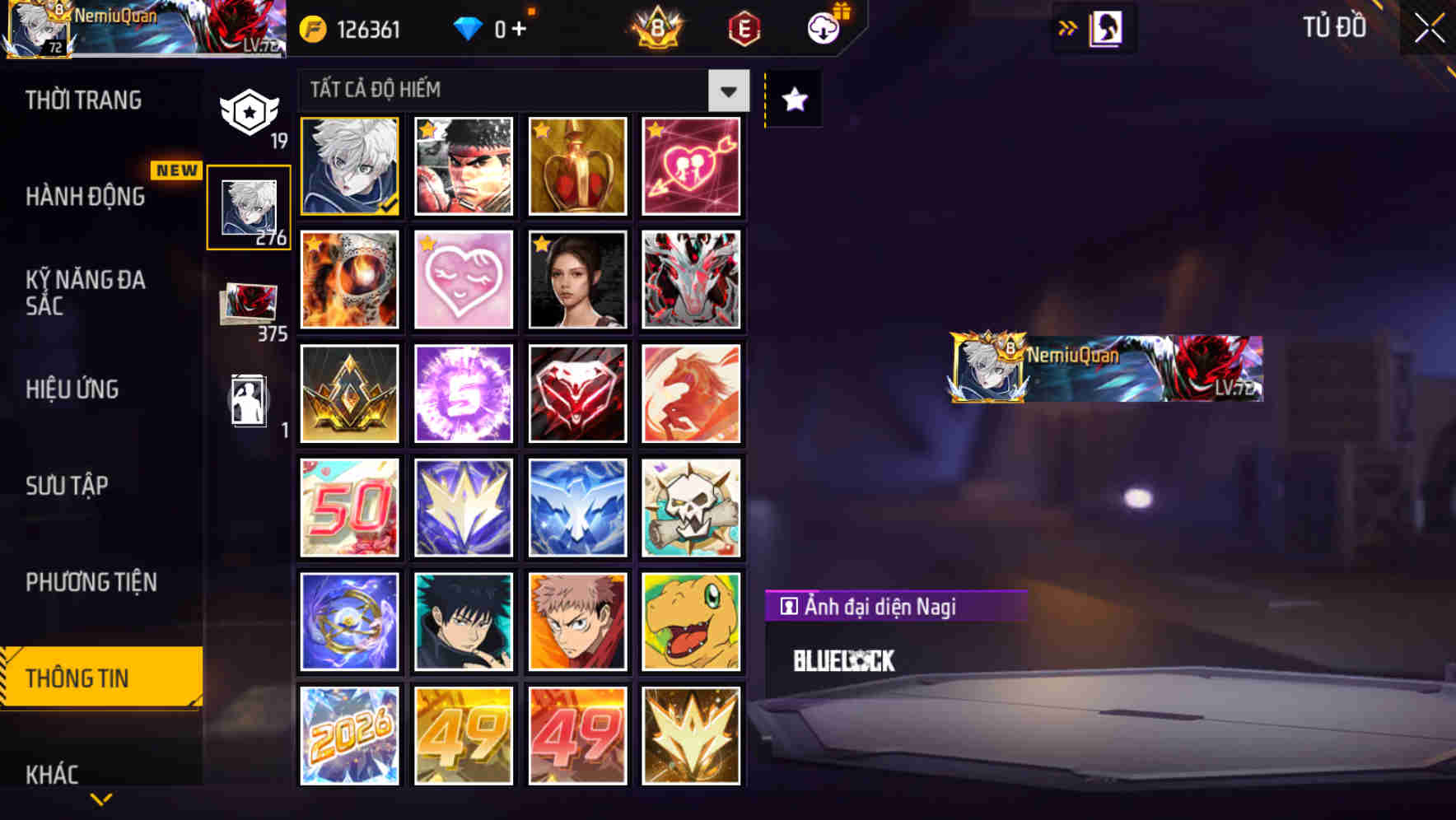Open the PHƯƠNG TIỆN section

(92, 582)
